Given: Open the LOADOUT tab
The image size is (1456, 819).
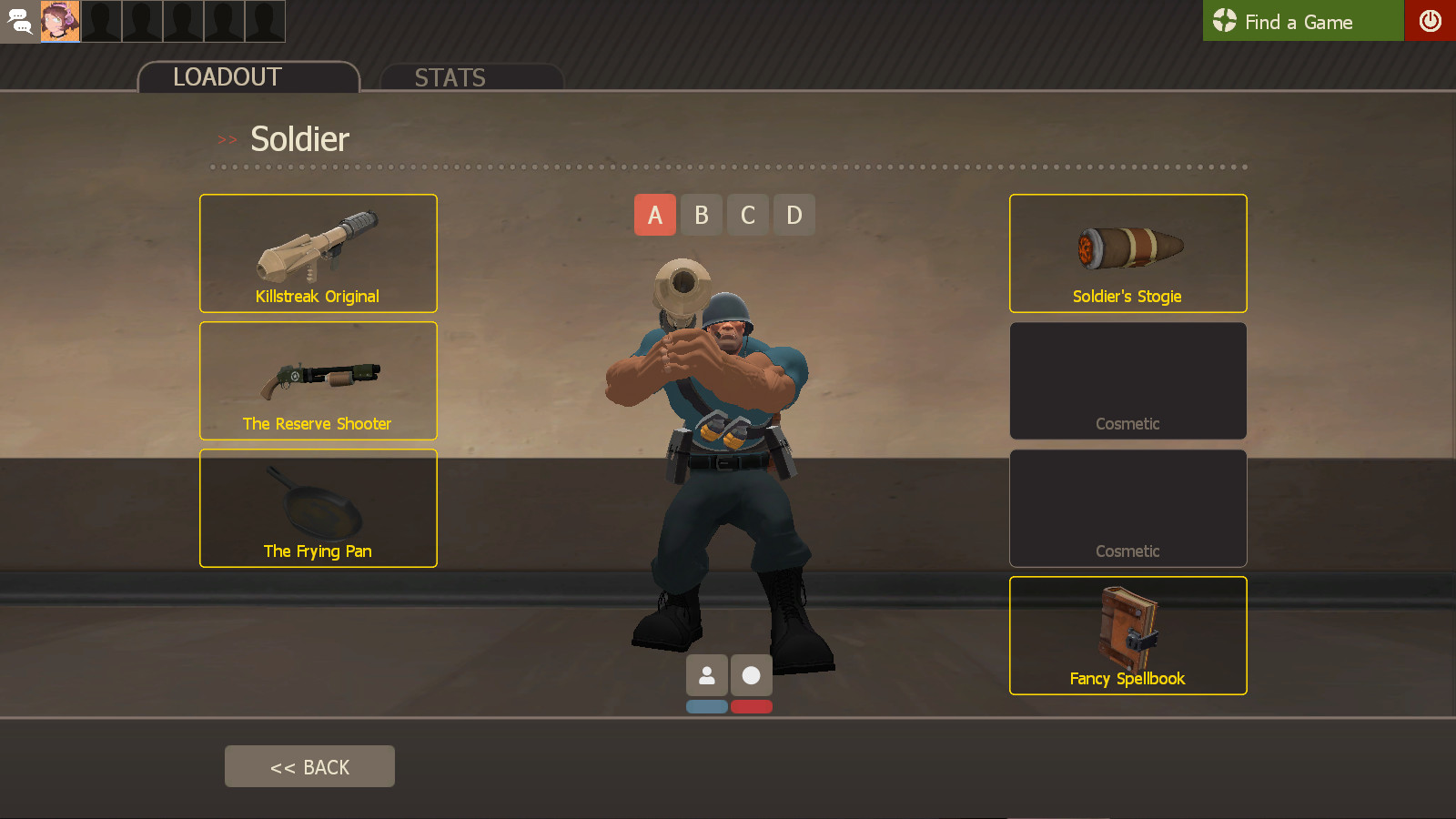Looking at the screenshot, I should click(227, 77).
